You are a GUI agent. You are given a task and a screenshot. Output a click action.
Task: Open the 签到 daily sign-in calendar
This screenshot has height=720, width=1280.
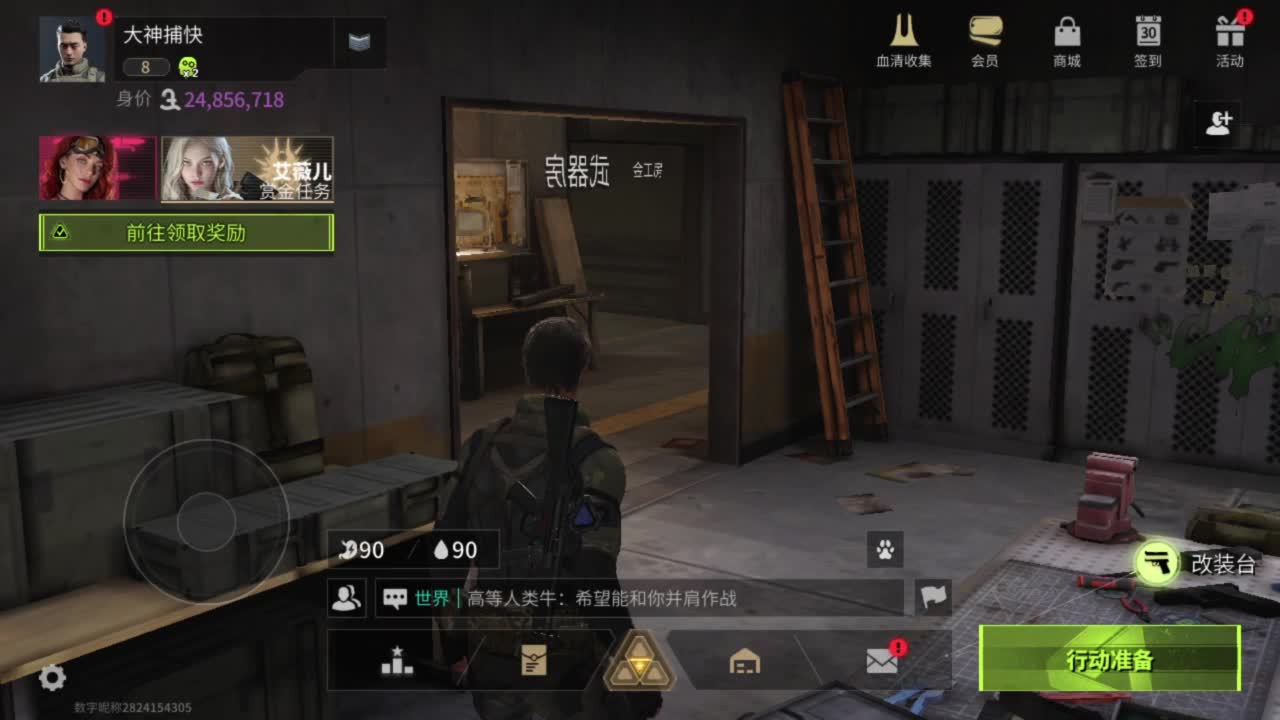pos(1148,35)
